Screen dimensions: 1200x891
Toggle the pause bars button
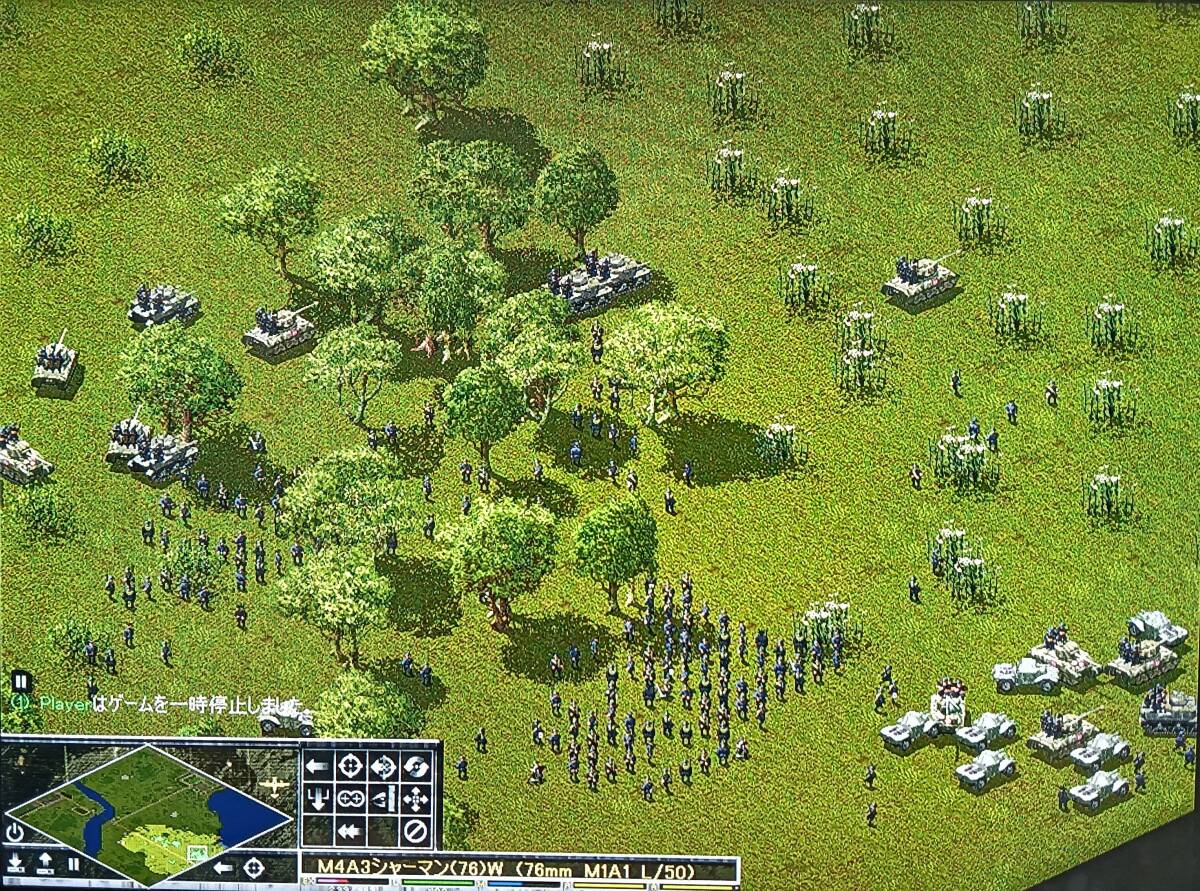[73, 863]
